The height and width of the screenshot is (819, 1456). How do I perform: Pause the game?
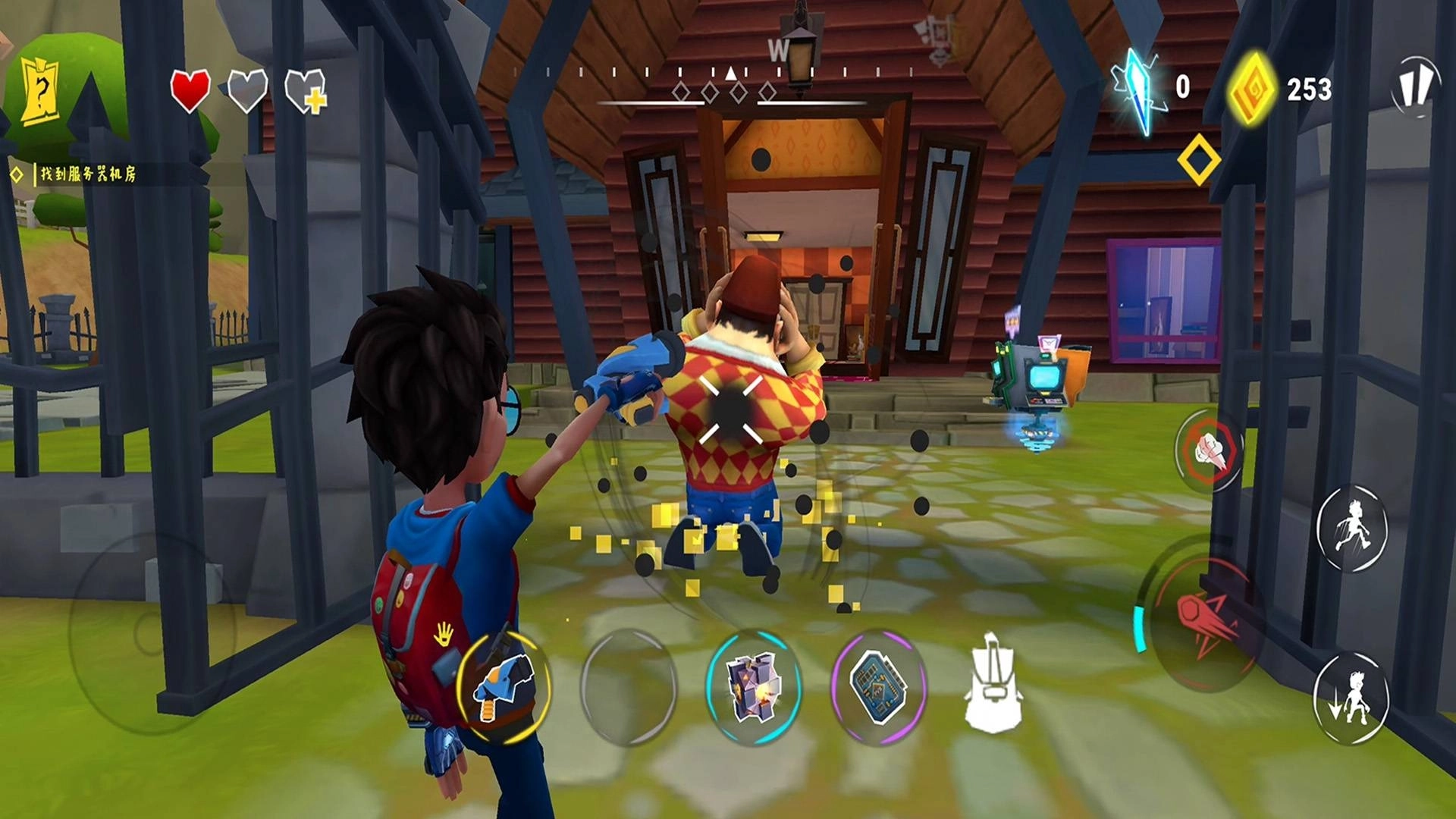coord(1415,85)
